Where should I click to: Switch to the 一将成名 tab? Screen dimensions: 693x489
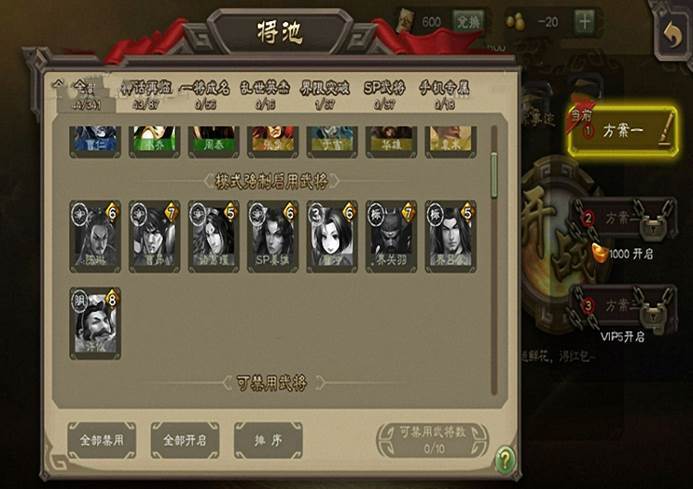tap(205, 96)
